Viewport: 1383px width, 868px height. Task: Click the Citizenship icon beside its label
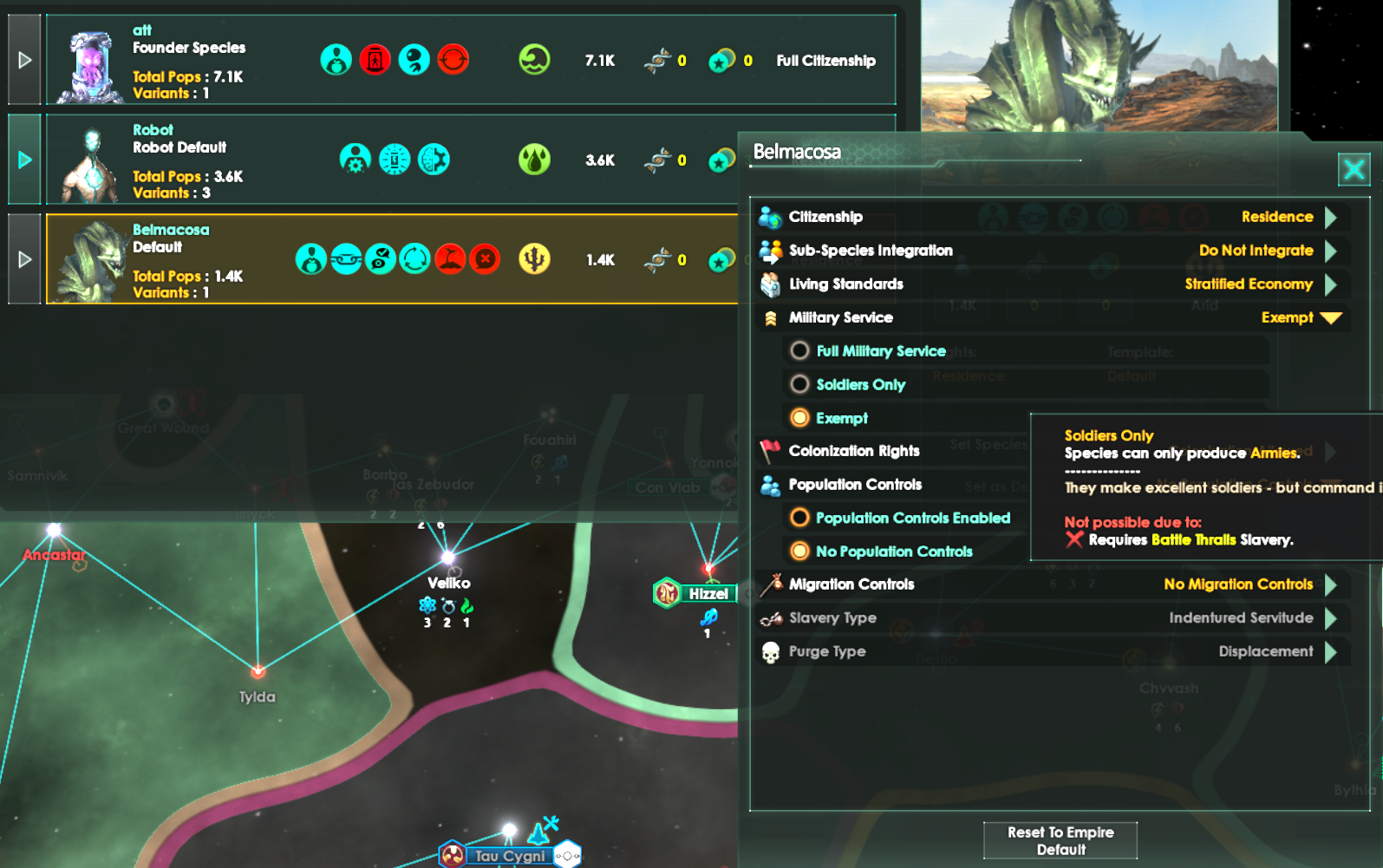tap(767, 216)
